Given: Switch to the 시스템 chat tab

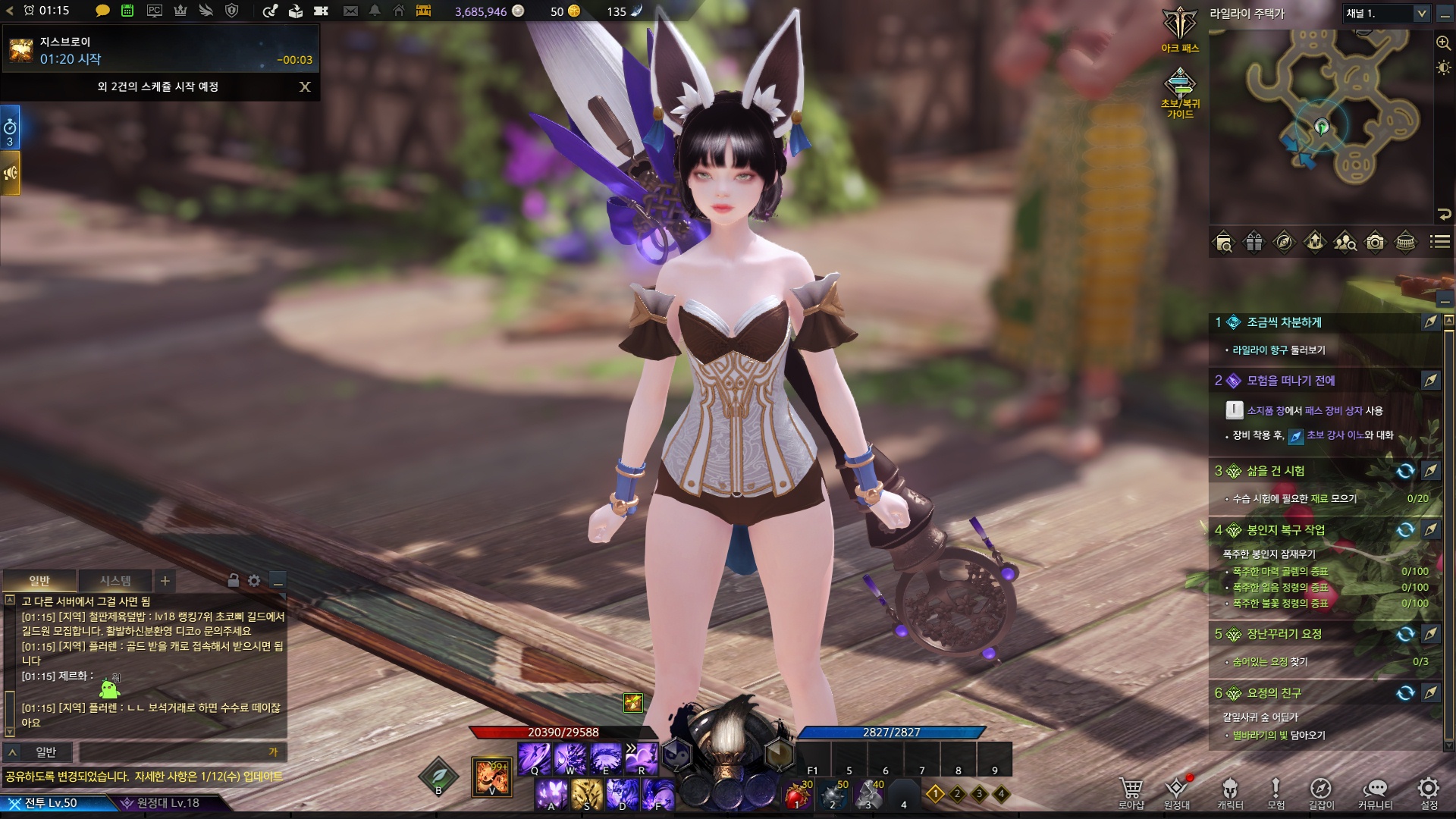Looking at the screenshot, I should click(x=115, y=581).
